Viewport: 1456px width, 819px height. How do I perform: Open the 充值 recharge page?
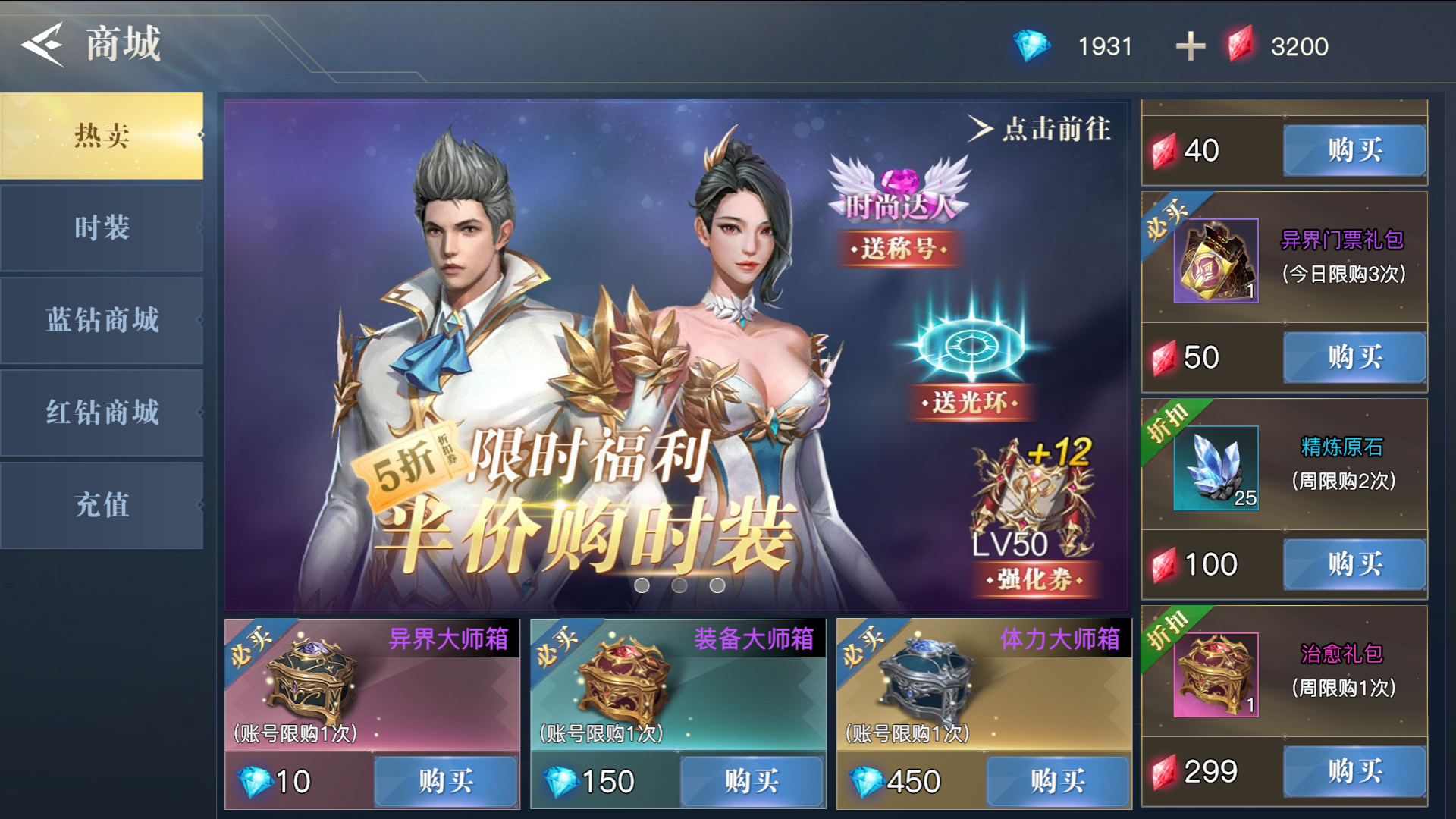(101, 504)
